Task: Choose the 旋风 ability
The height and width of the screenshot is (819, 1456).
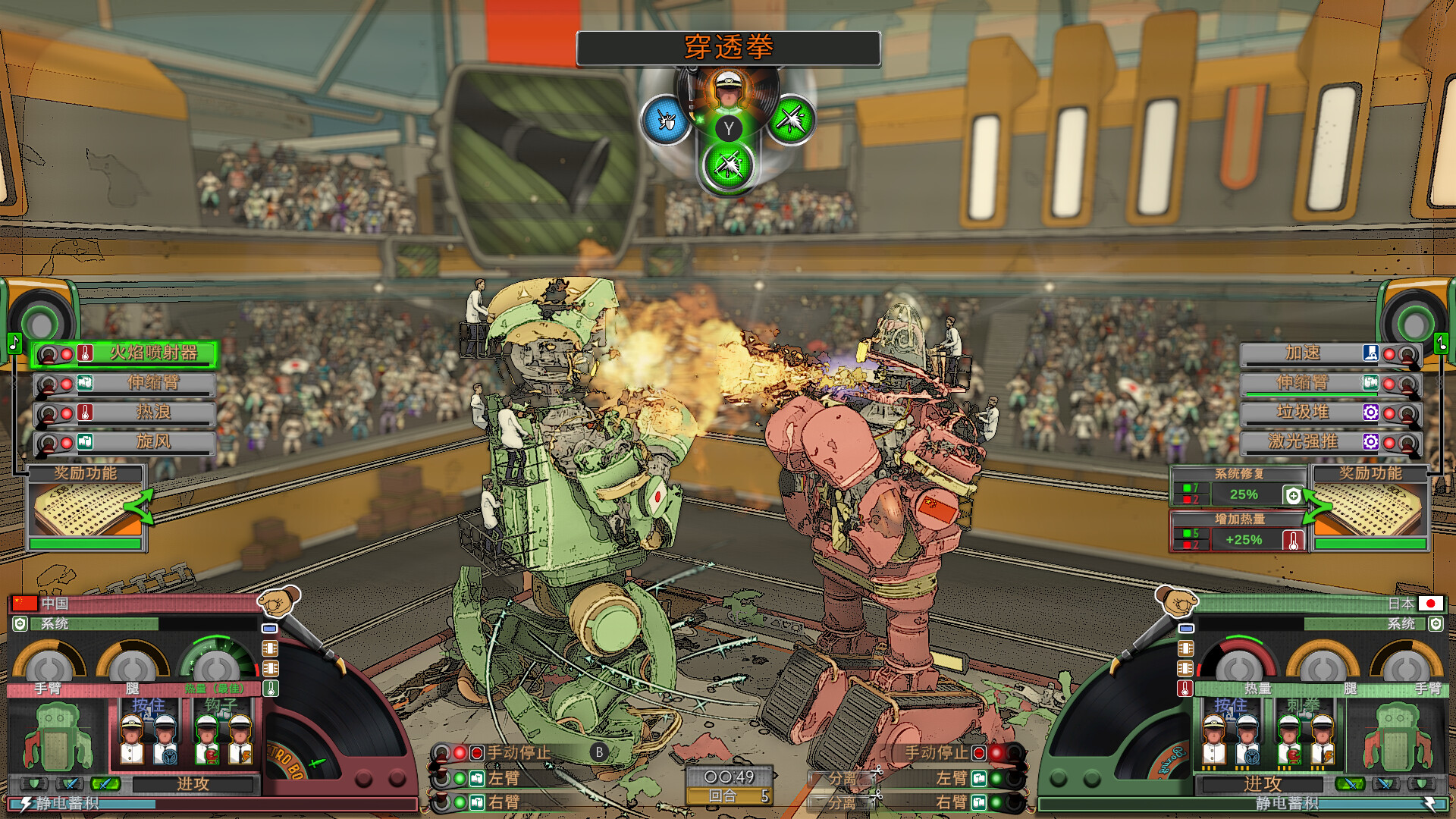Action: [x=152, y=442]
